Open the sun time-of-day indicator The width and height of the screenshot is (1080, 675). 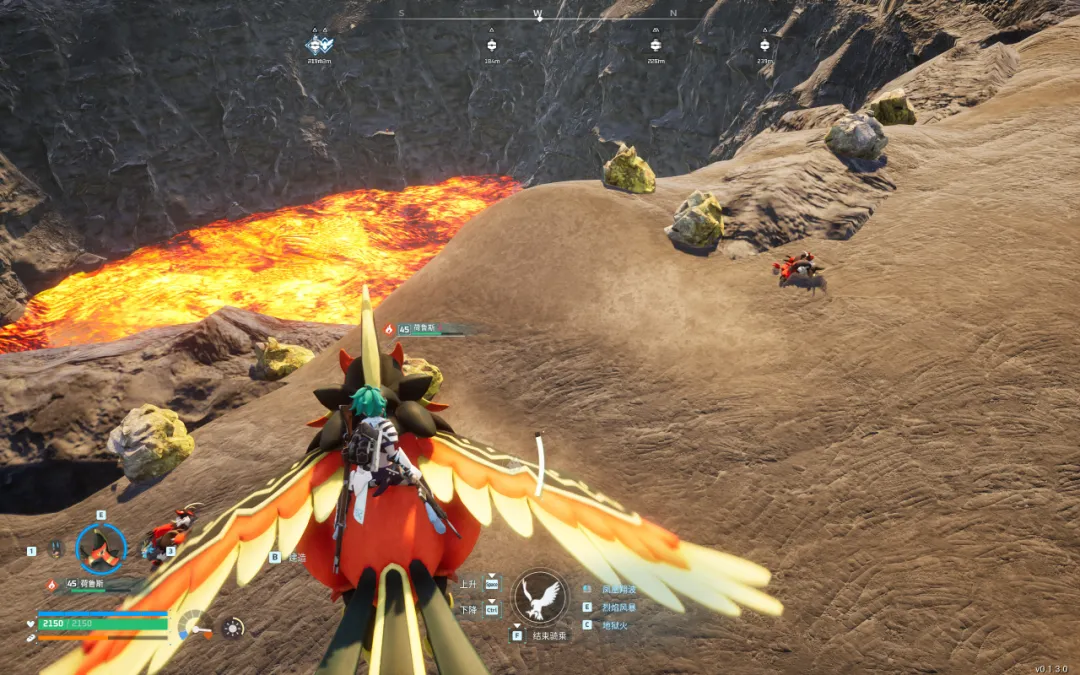click(232, 628)
